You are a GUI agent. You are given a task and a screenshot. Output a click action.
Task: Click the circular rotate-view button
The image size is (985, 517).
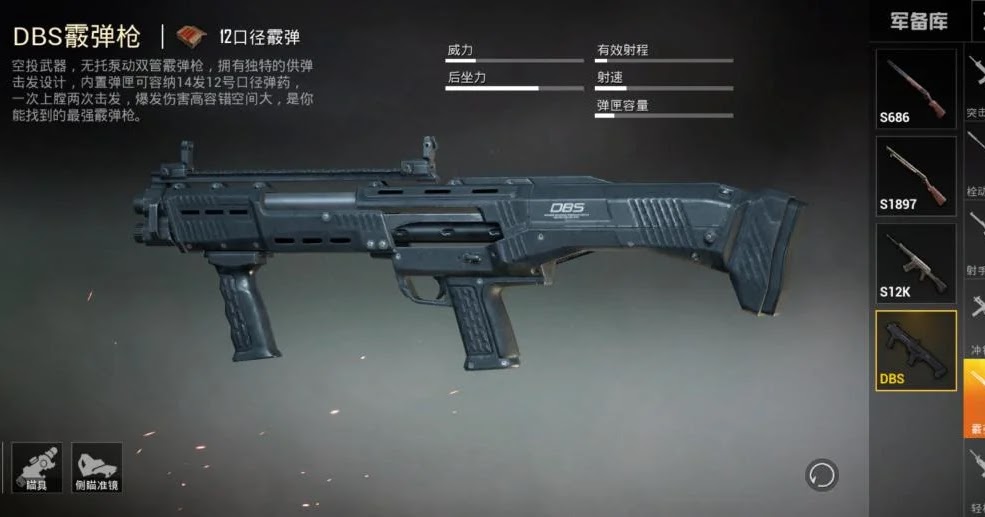pos(822,474)
